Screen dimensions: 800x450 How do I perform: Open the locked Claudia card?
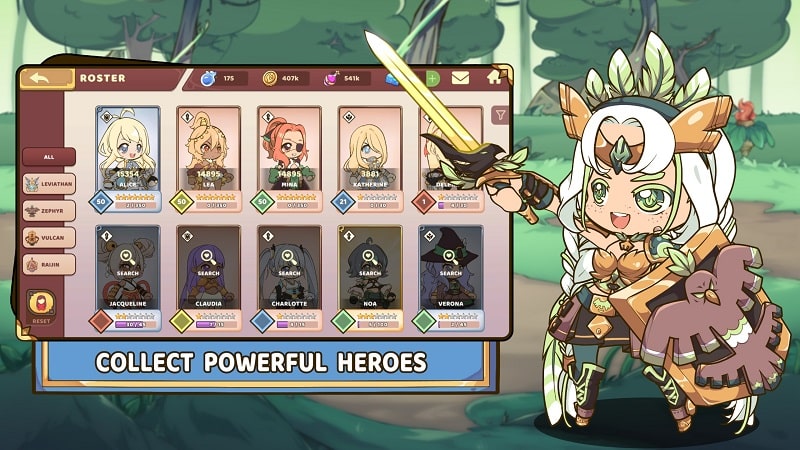(210, 268)
